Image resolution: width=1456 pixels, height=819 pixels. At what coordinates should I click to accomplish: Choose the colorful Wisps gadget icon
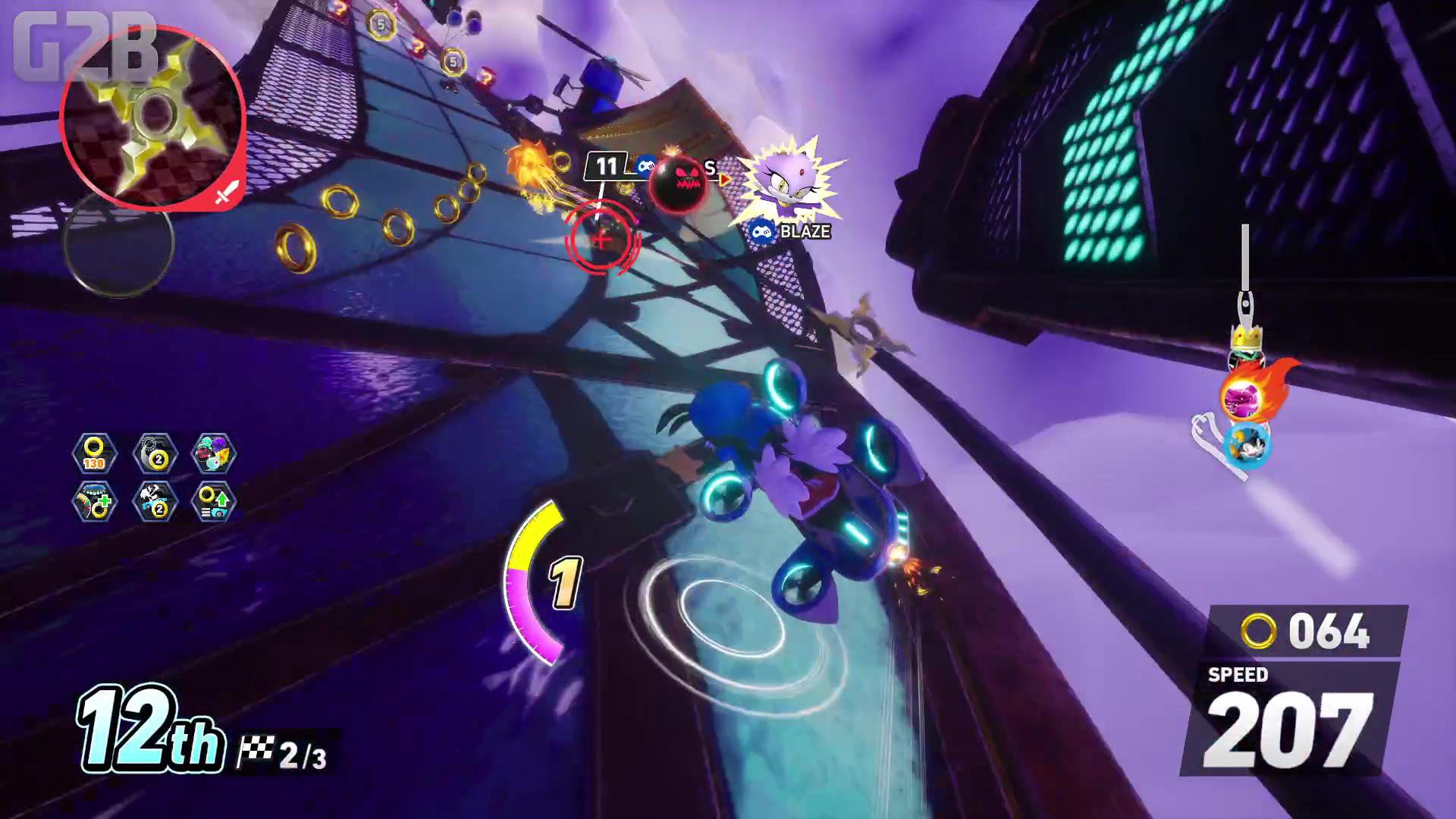[215, 454]
